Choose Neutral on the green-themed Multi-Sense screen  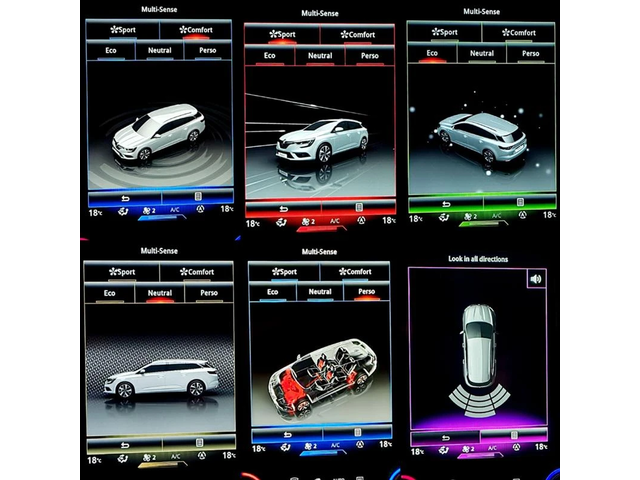[x=481, y=53]
